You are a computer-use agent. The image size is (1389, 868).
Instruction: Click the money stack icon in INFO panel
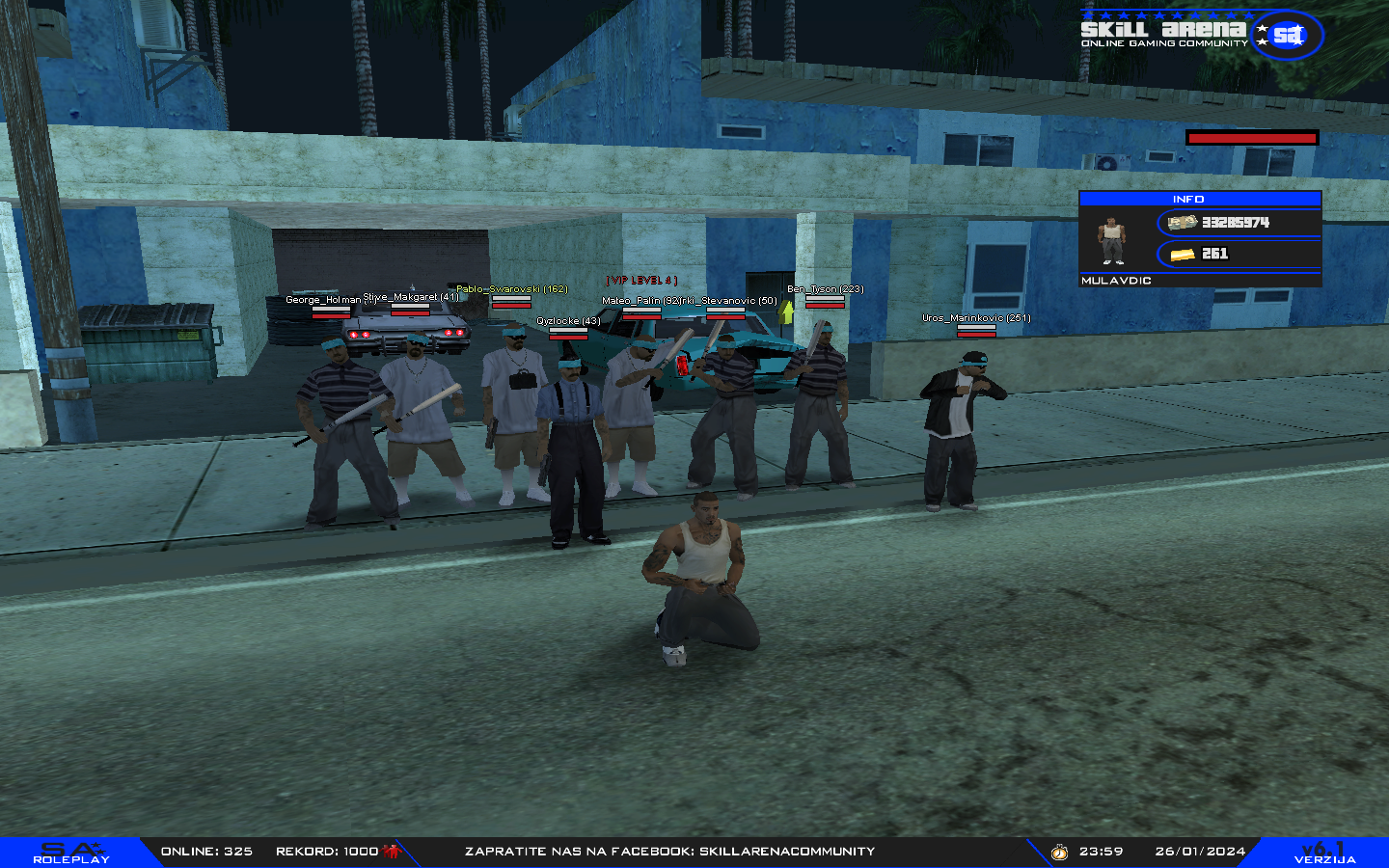coord(1182,222)
